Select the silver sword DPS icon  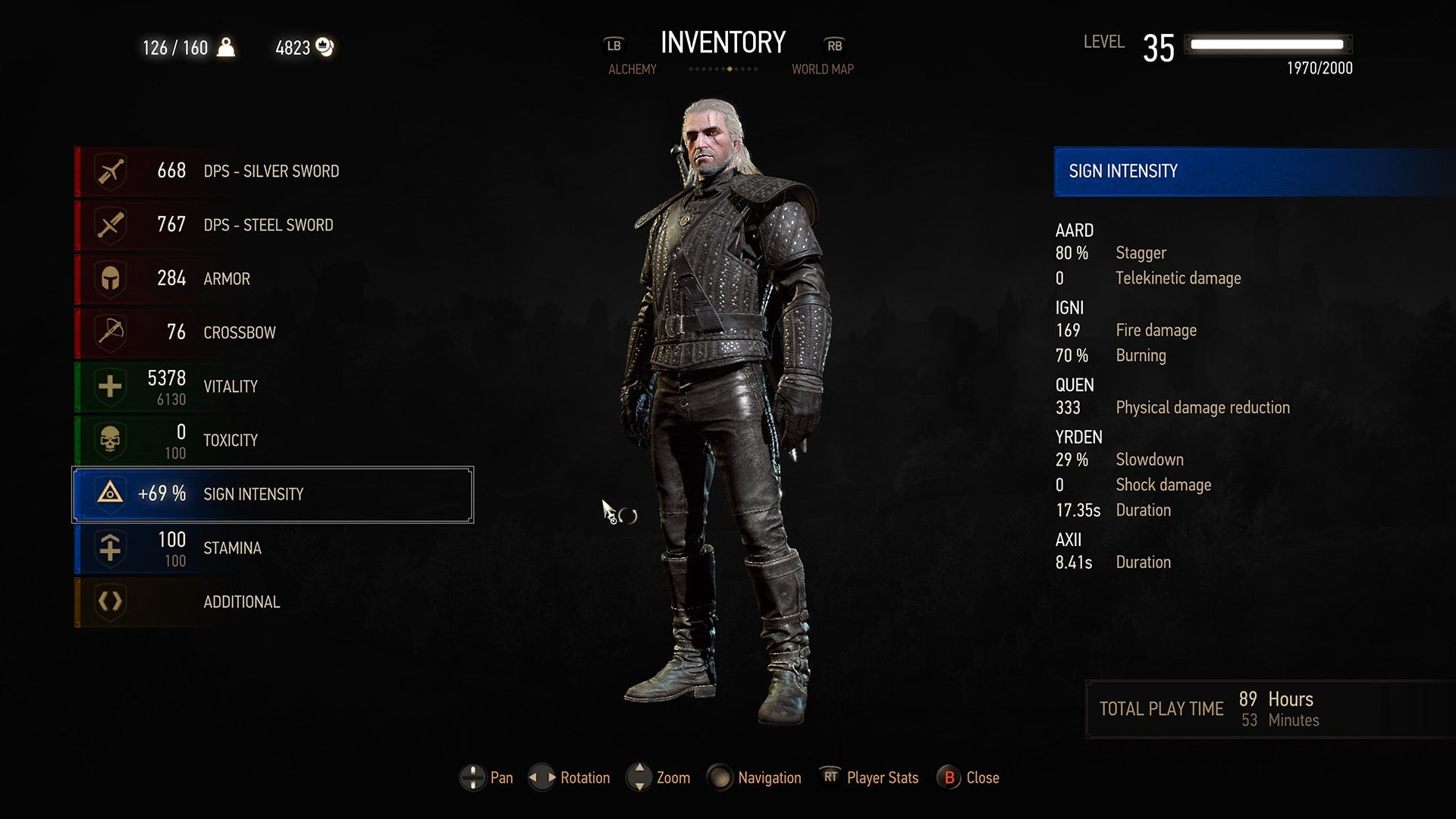[x=108, y=171]
